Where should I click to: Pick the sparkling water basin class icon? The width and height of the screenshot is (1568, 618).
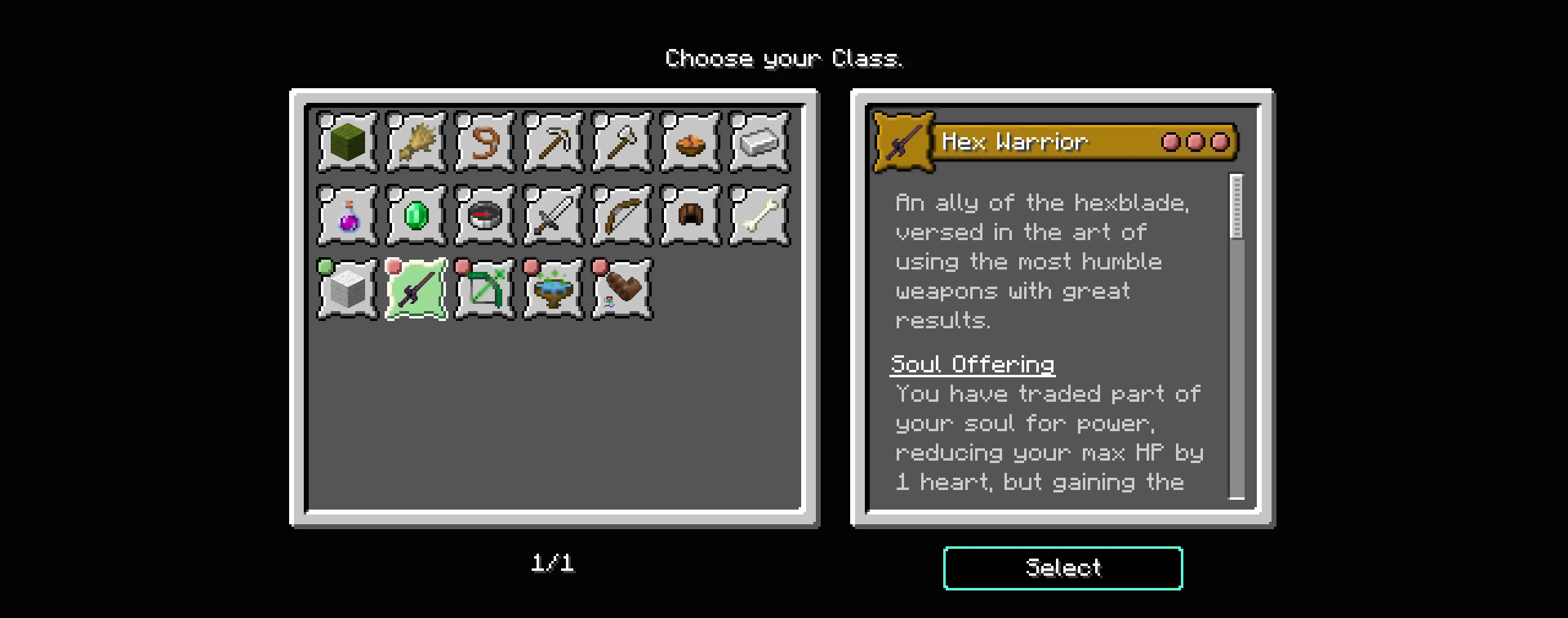(x=553, y=289)
